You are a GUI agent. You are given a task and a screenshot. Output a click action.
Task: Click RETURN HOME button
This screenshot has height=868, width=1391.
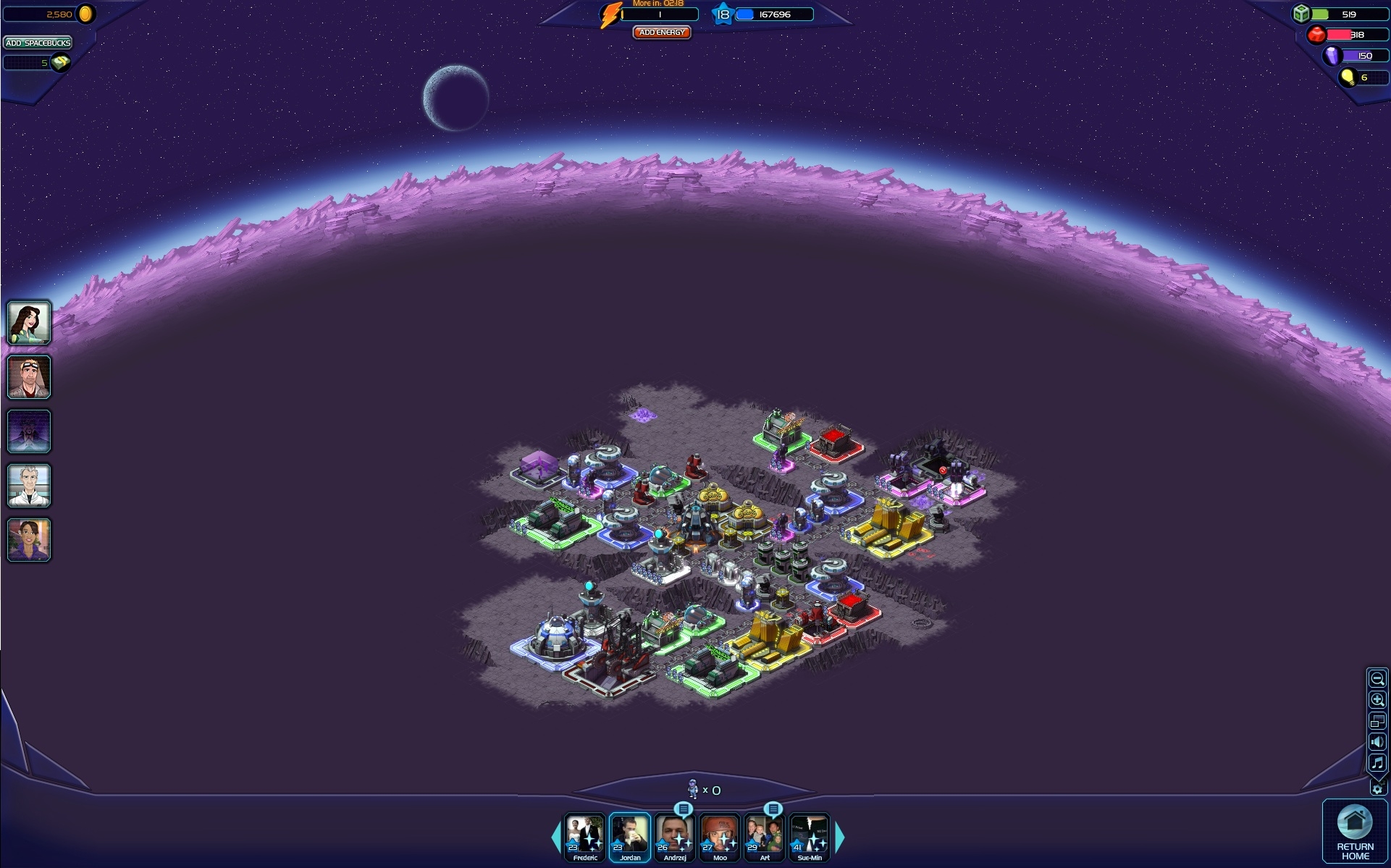(1355, 832)
